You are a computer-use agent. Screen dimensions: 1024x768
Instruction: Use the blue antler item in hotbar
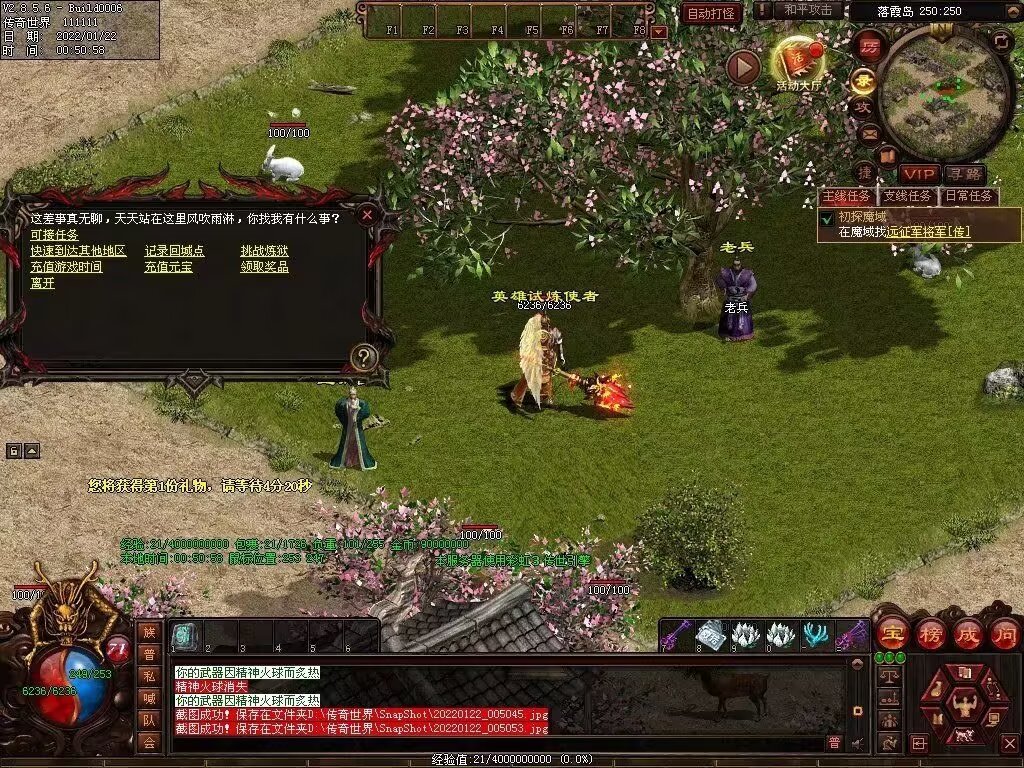point(816,635)
